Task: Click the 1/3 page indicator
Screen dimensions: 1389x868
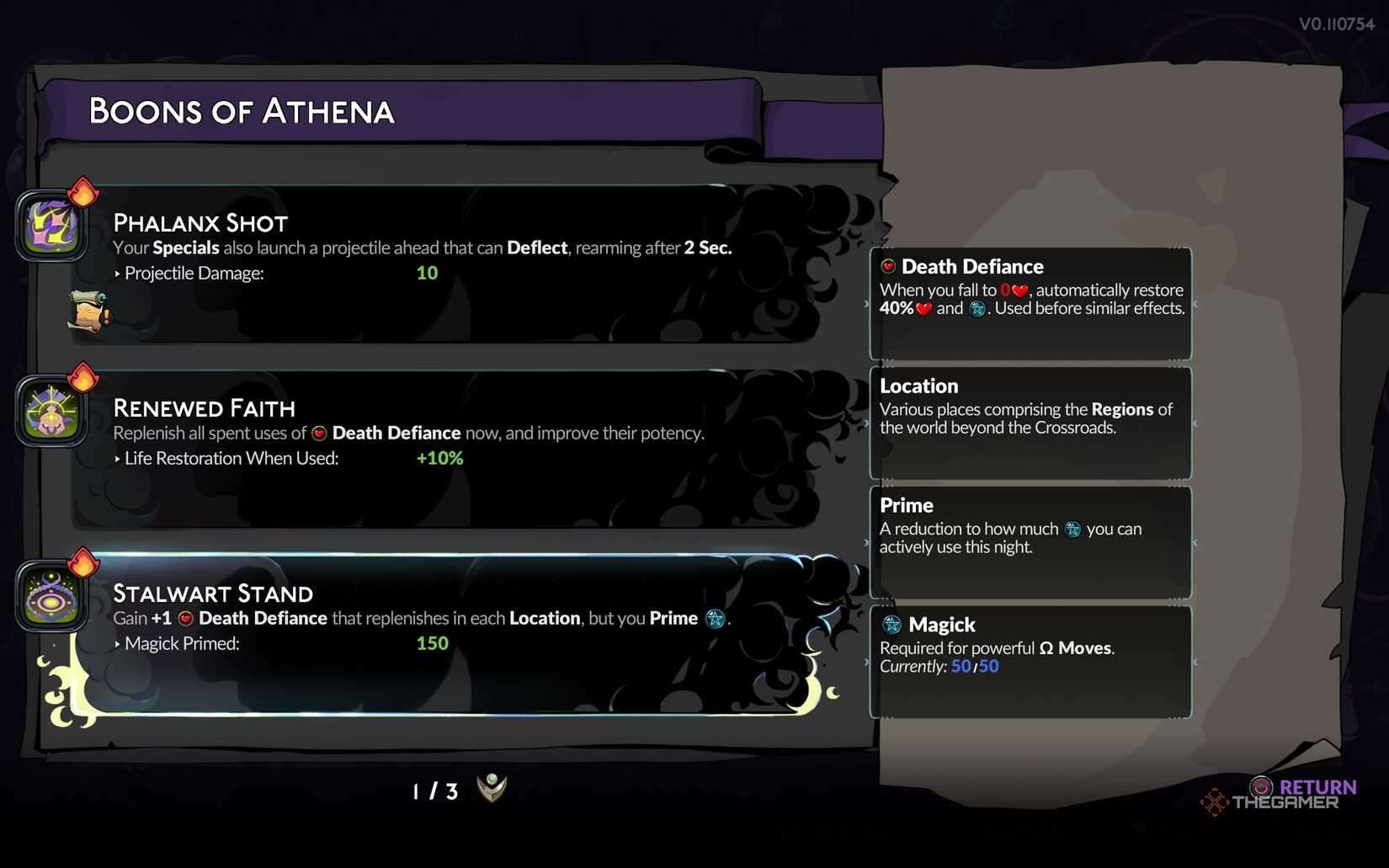Action: coord(434,791)
